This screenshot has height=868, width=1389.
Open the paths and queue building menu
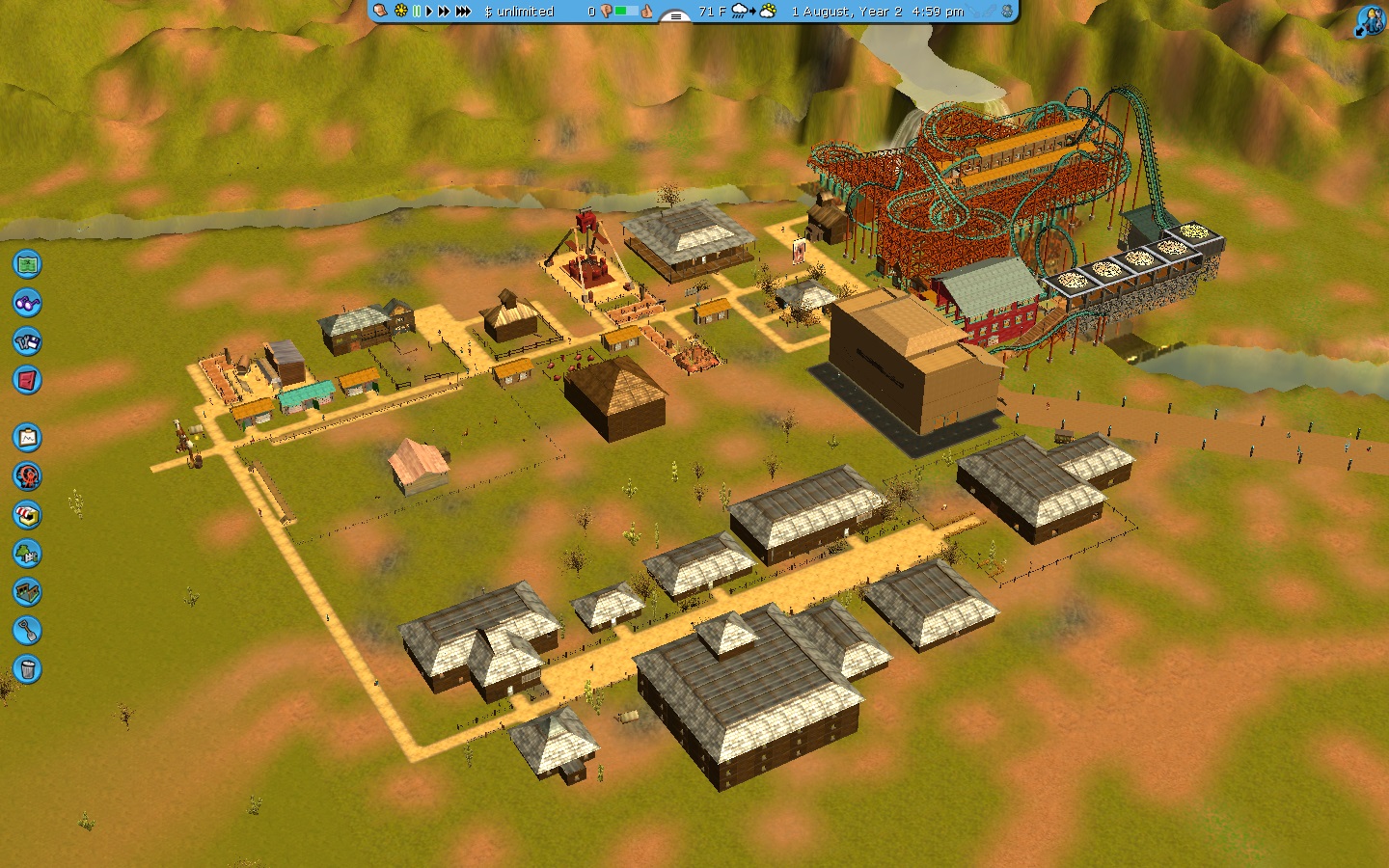(27, 592)
